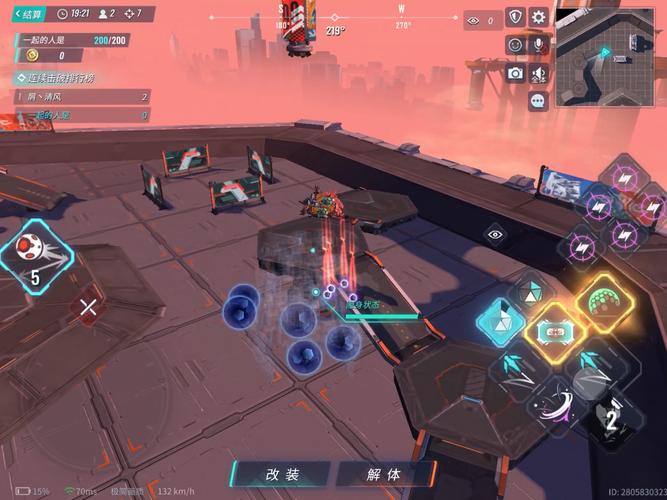The width and height of the screenshot is (667, 500).
Task: Open the shield report icon
Action: [x=515, y=17]
